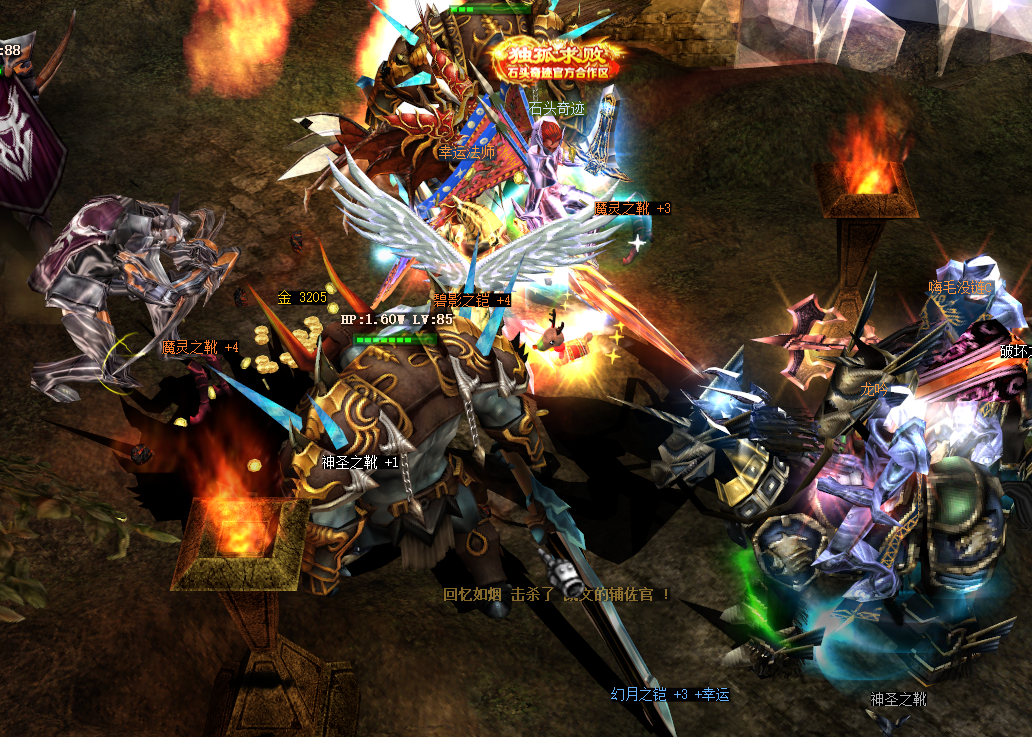Image resolution: width=1032 pixels, height=737 pixels.
Task: Pick up the 魔灵之靴 +4 drop label
Action: point(201,347)
